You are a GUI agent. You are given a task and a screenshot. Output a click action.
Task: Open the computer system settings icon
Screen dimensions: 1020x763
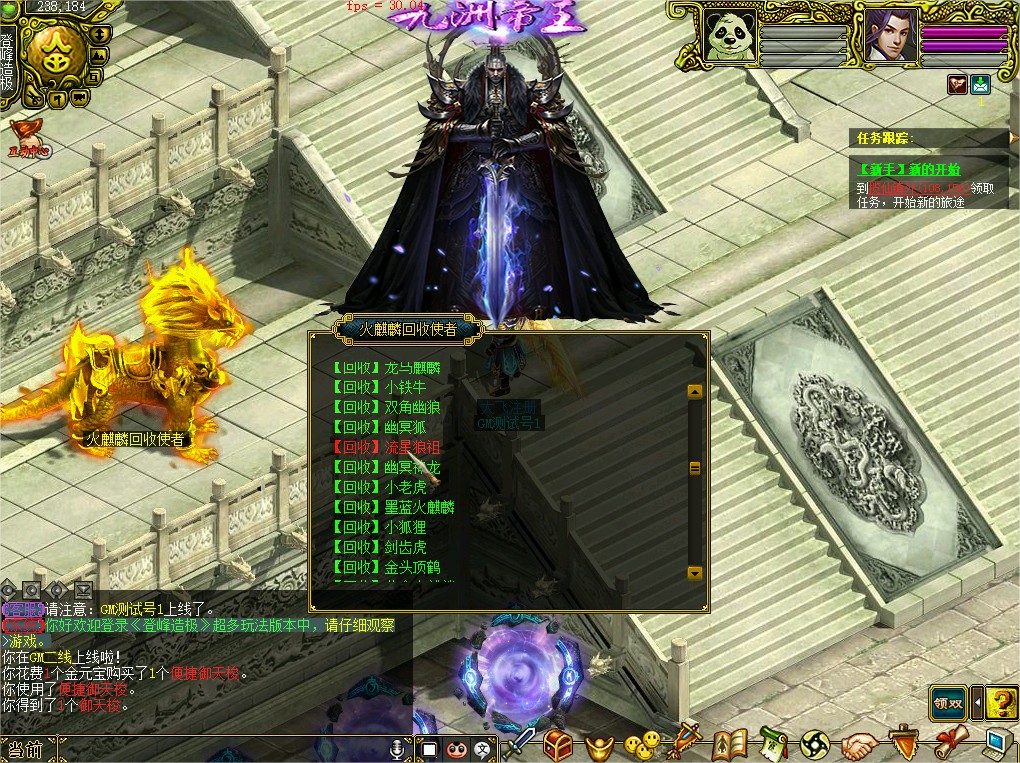pos(997,744)
